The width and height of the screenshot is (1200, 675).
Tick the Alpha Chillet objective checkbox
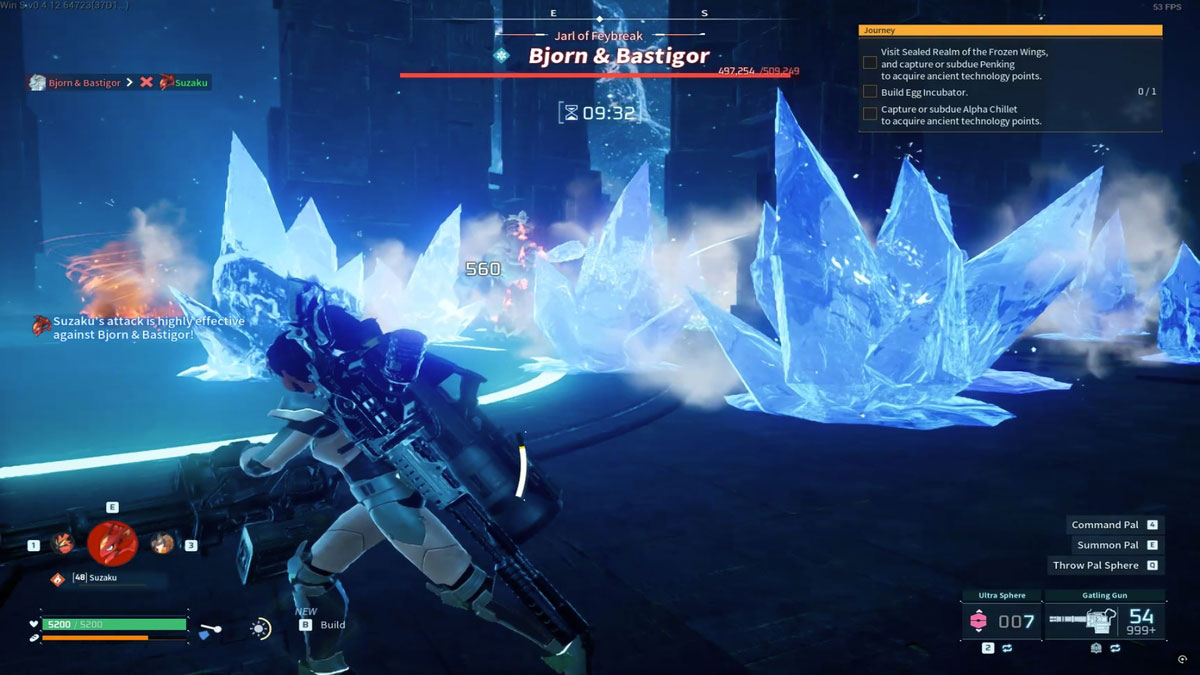click(x=870, y=114)
